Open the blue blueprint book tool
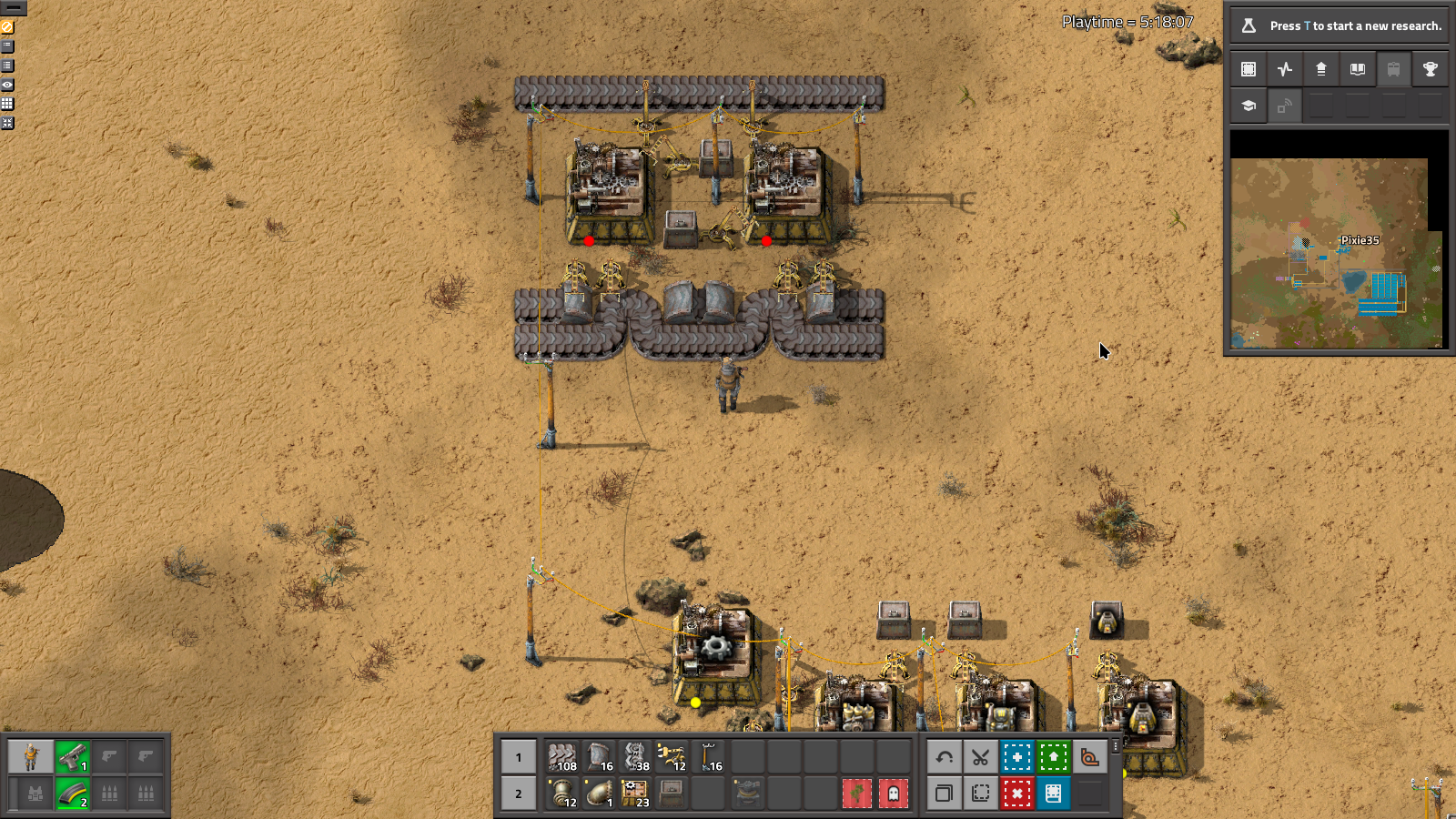1456x819 pixels. 1053,794
